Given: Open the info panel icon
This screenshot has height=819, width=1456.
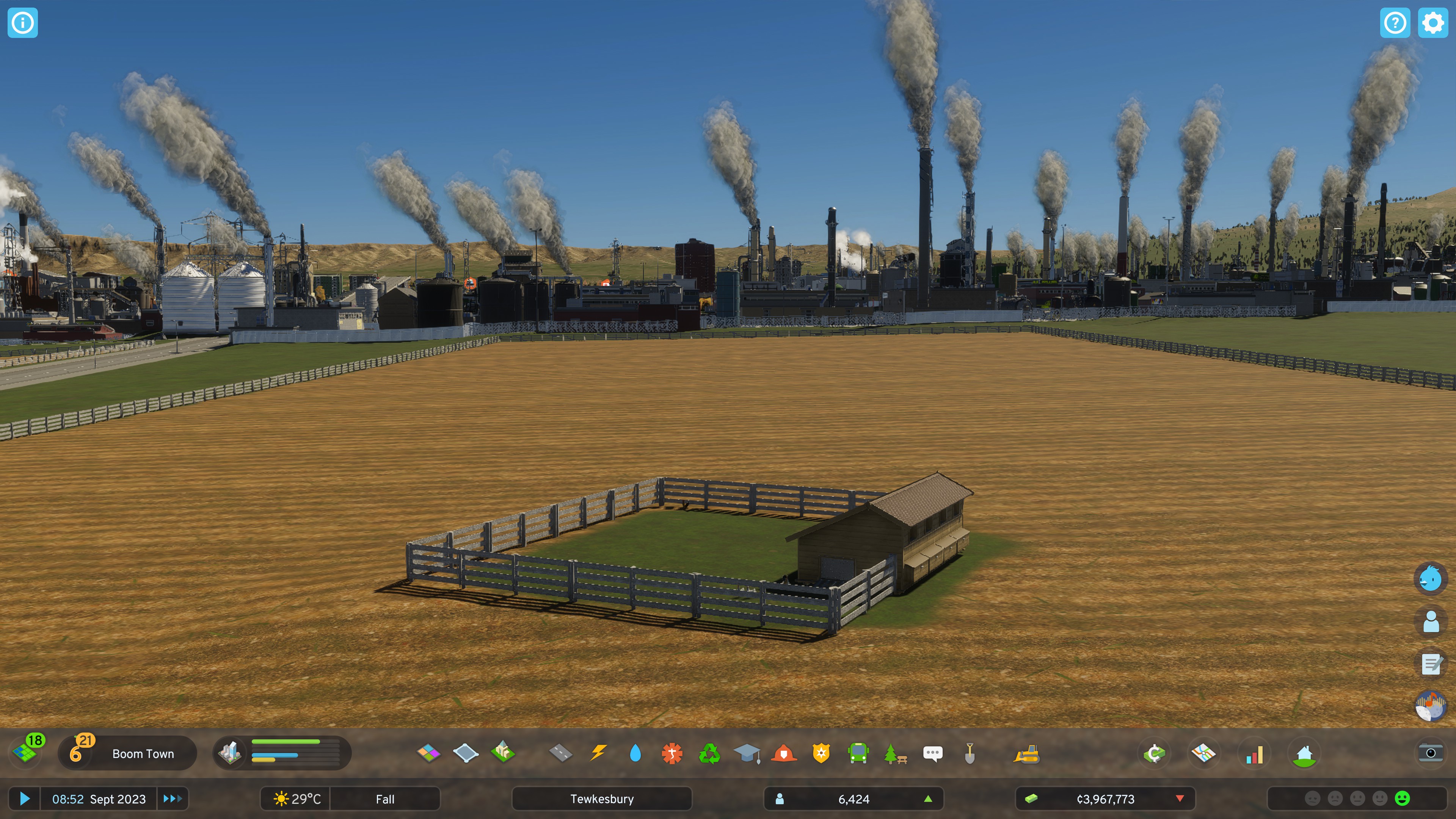Looking at the screenshot, I should [23, 23].
